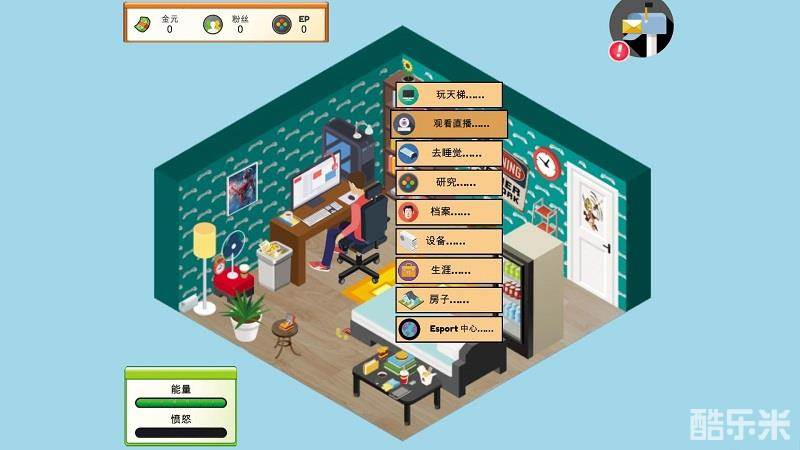
Task: Pick the 去睡觉 sleep option
Action: [x=448, y=154]
